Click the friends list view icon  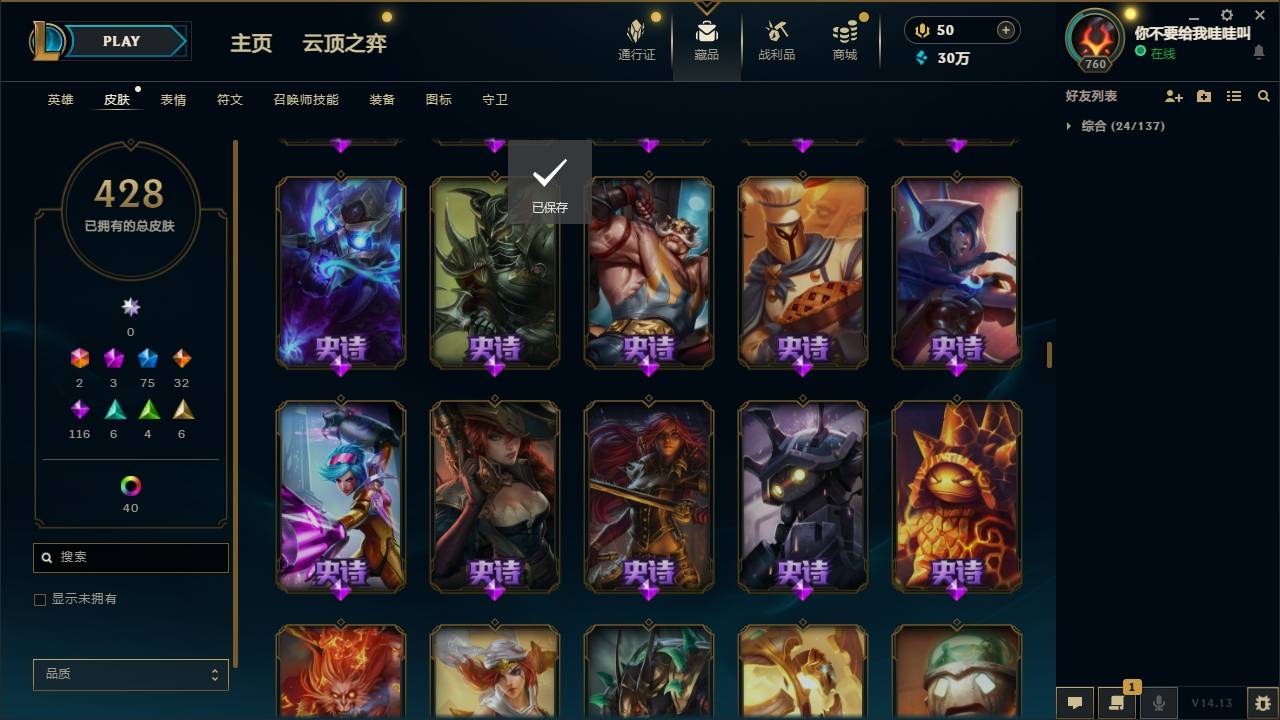(1233, 96)
